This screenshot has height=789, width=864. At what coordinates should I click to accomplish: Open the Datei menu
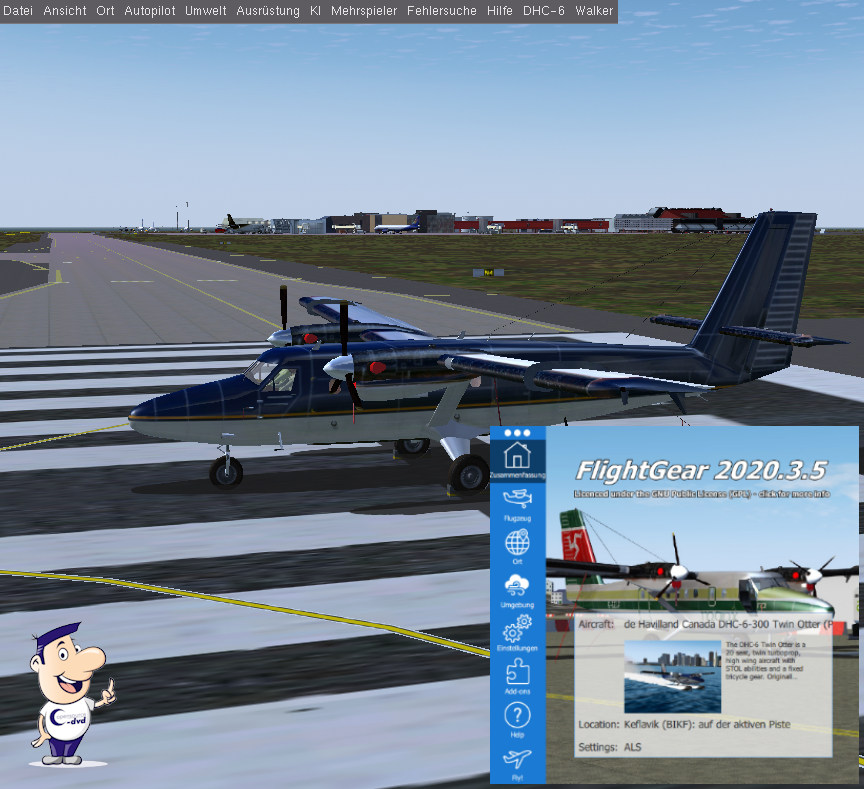pyautogui.click(x=18, y=10)
